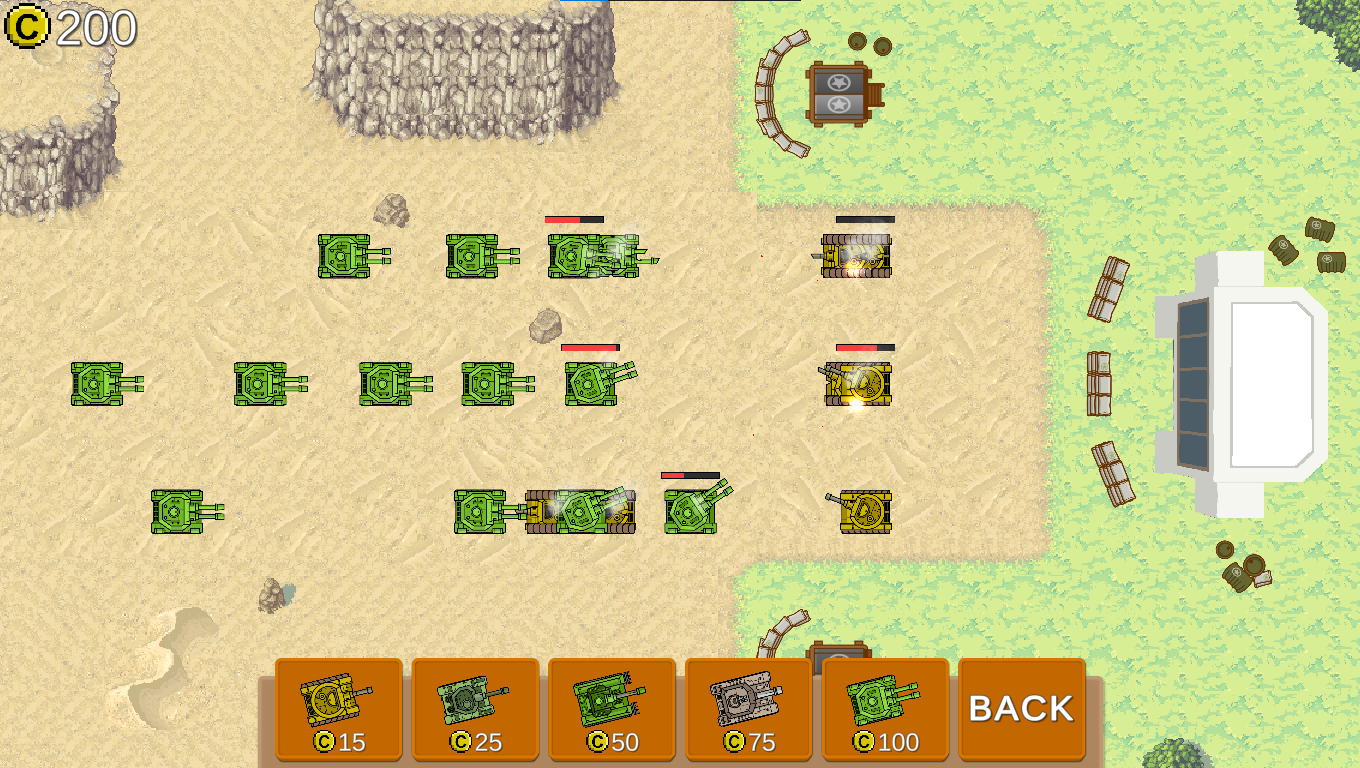
Task: Click the 100 coin price label
Action: [884, 742]
